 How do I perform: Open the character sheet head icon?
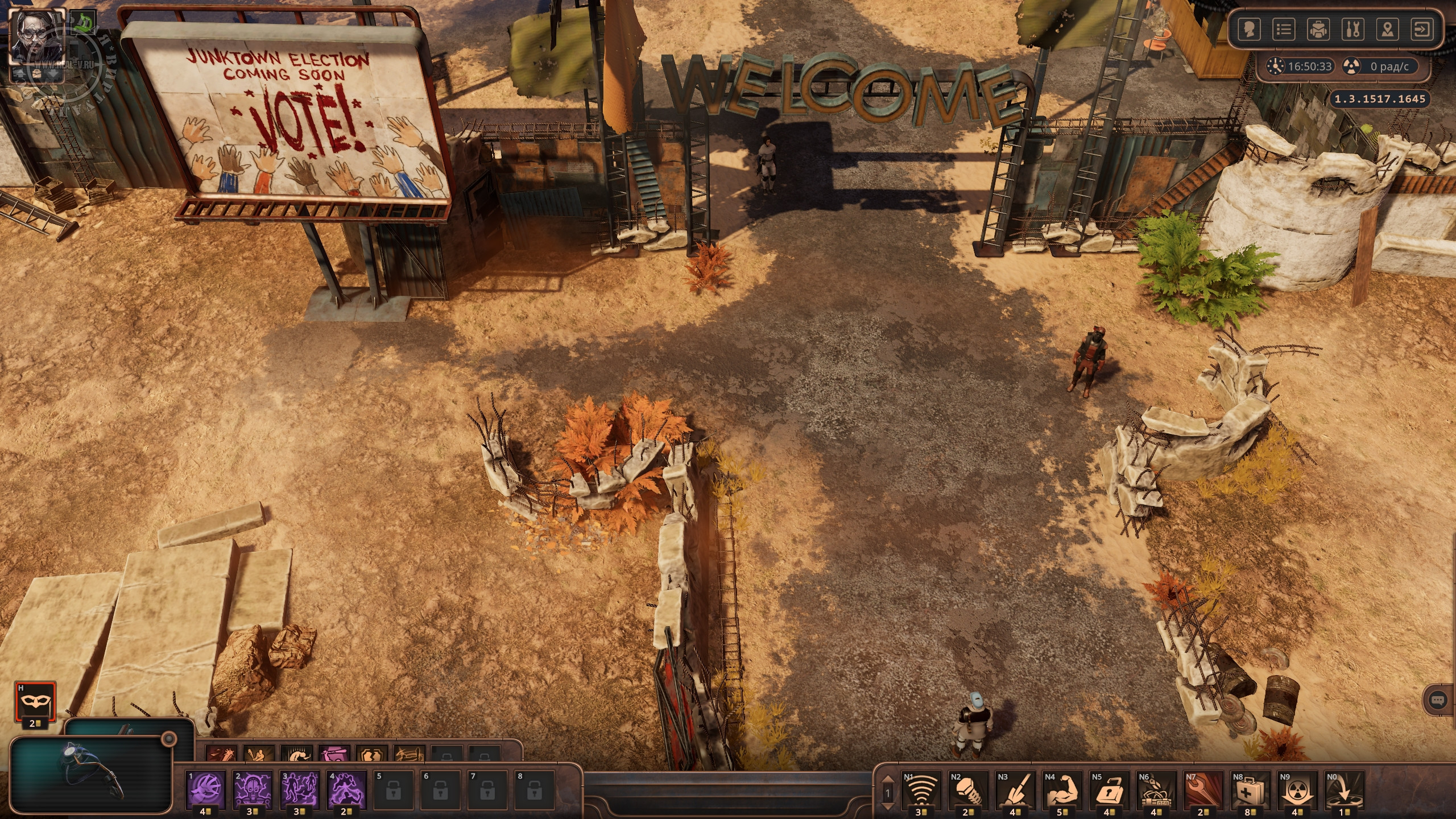[x=1248, y=30]
